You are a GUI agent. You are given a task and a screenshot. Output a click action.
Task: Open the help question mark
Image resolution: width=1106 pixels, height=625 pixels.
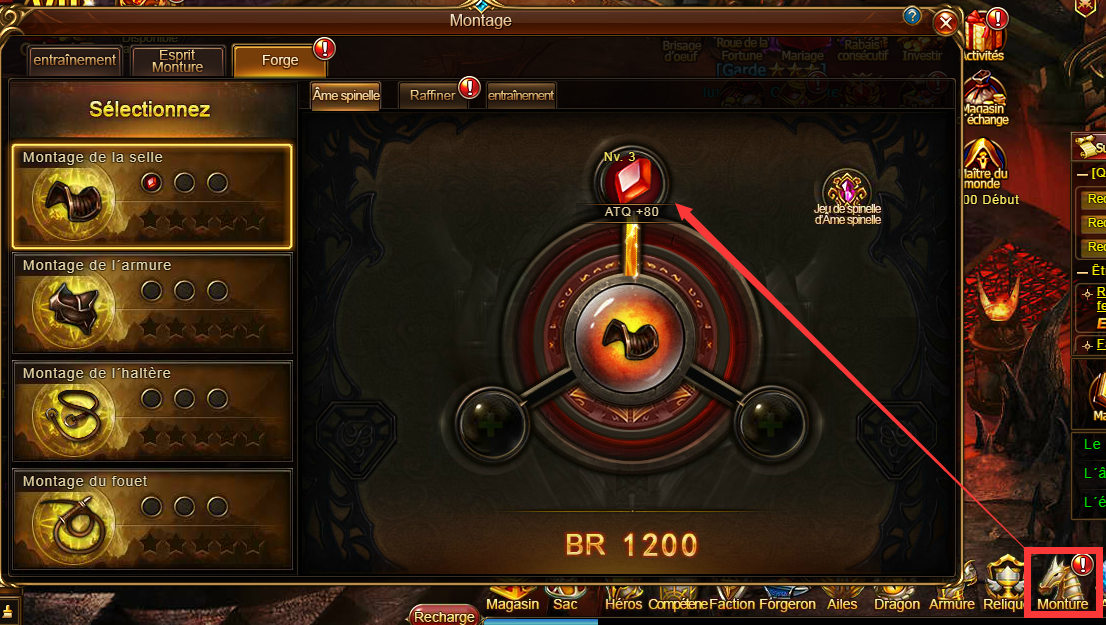click(x=911, y=16)
